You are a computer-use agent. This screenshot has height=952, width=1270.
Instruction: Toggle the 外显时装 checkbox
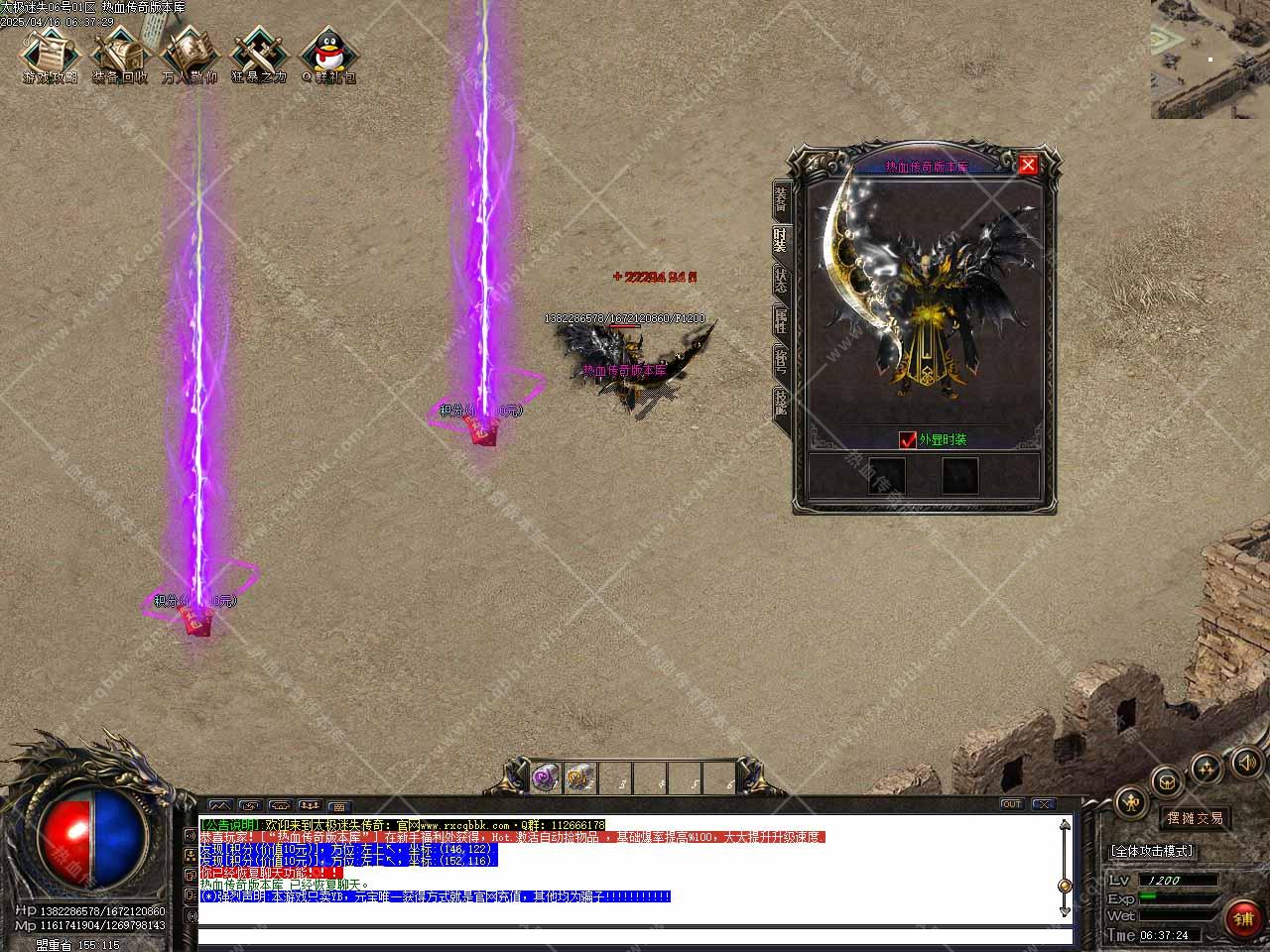[x=907, y=439]
